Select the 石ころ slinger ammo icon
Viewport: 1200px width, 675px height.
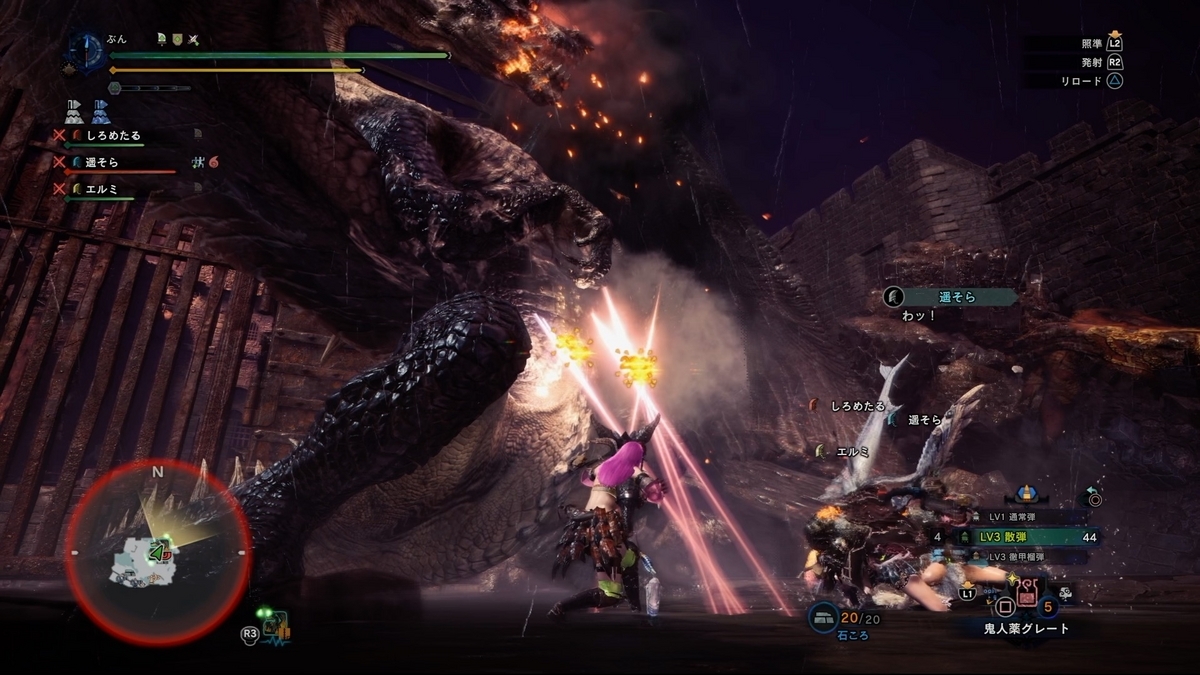824,617
